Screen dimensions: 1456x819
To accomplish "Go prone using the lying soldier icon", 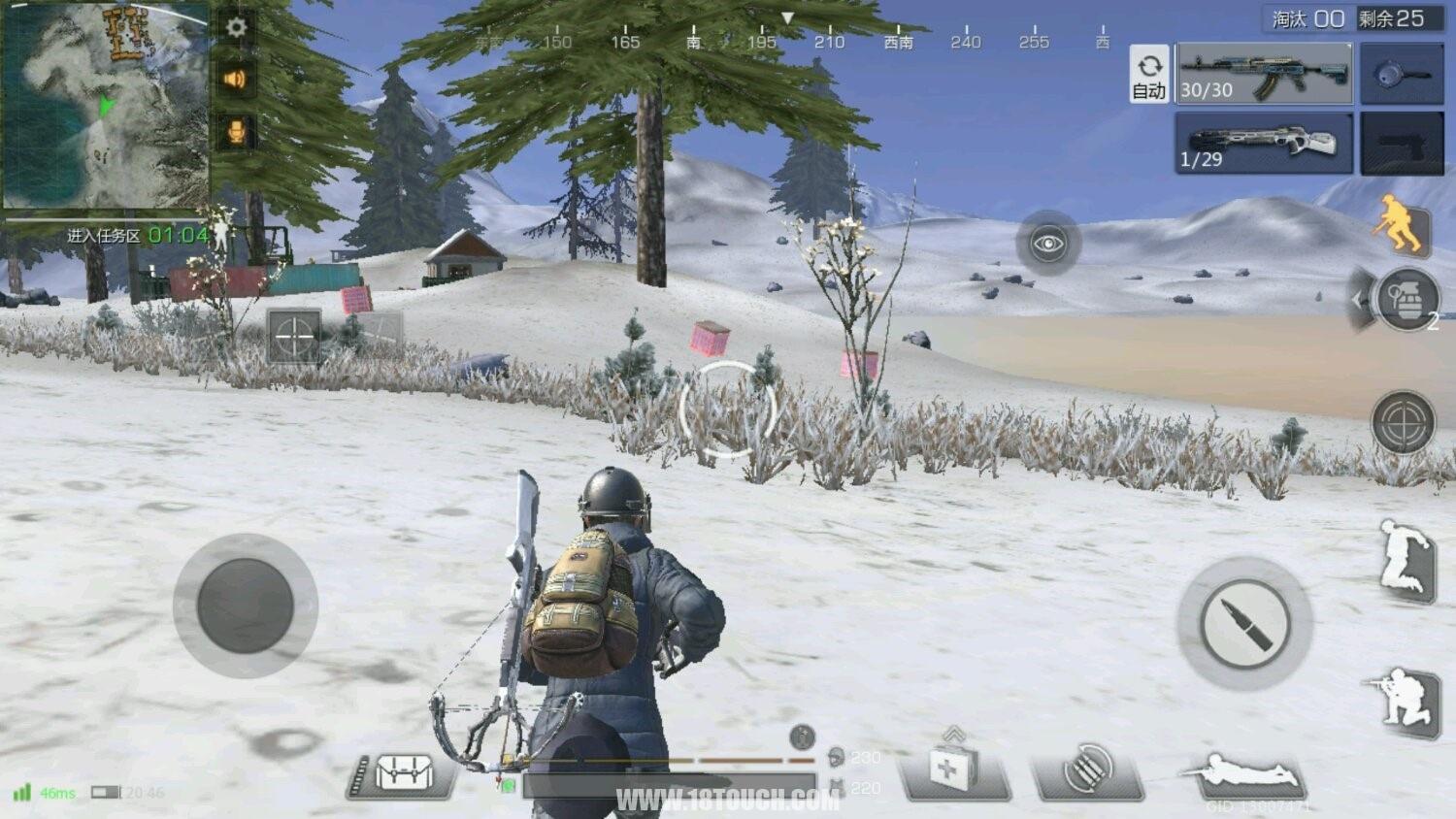I will [1244, 775].
